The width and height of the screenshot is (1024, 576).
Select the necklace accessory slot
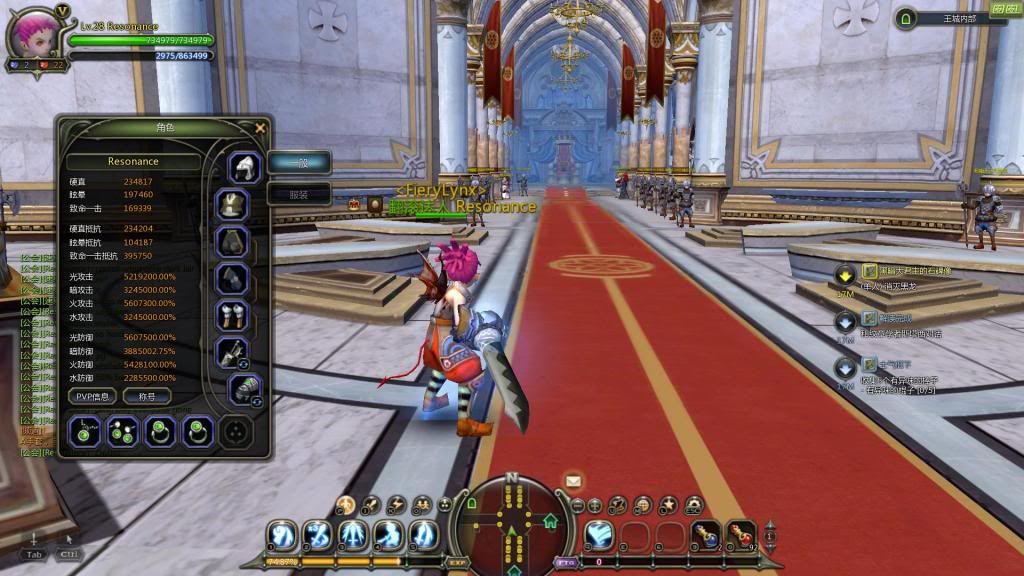(85, 432)
